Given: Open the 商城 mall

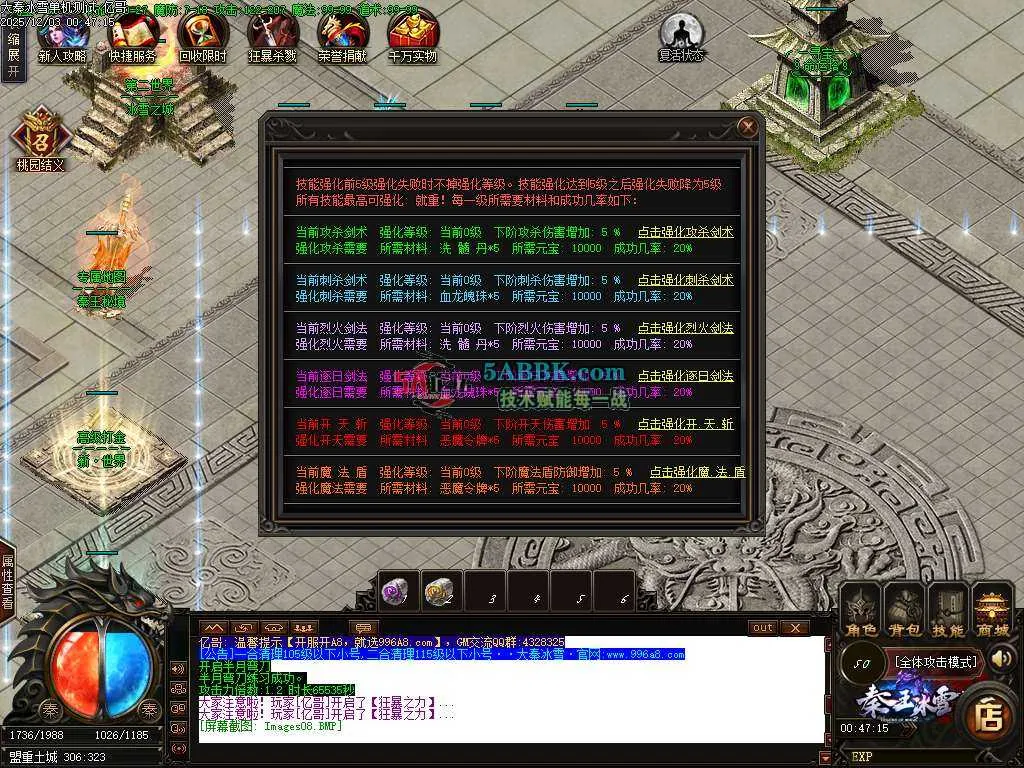Looking at the screenshot, I should 992,610.
